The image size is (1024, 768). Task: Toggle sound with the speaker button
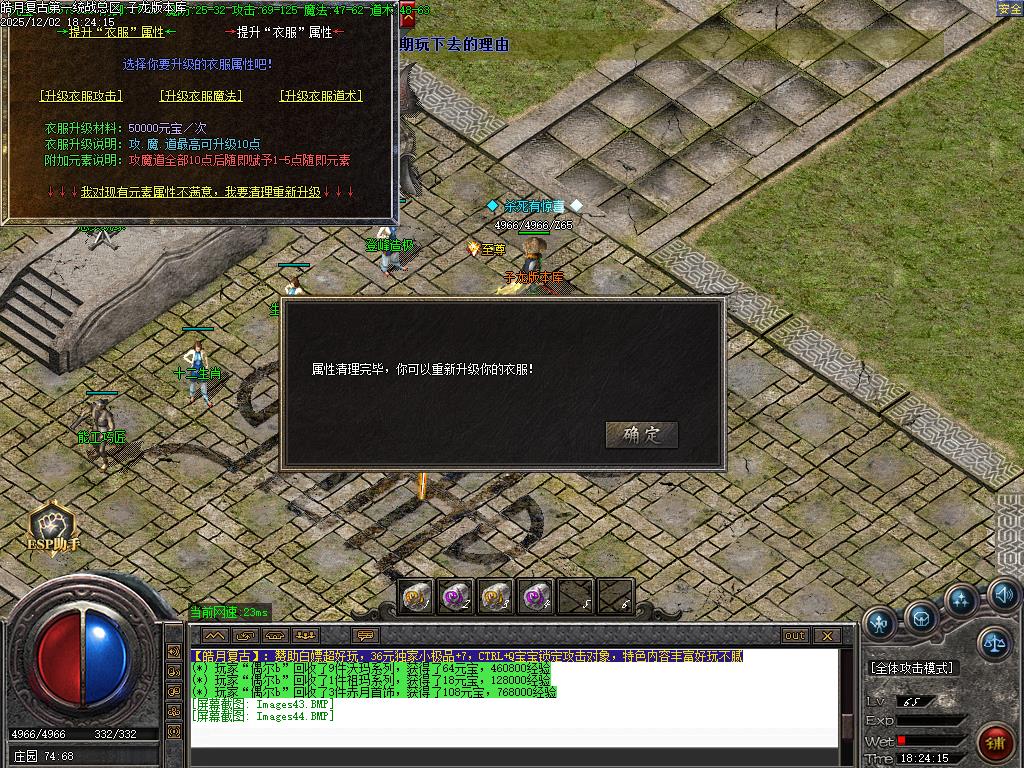coord(1003,596)
